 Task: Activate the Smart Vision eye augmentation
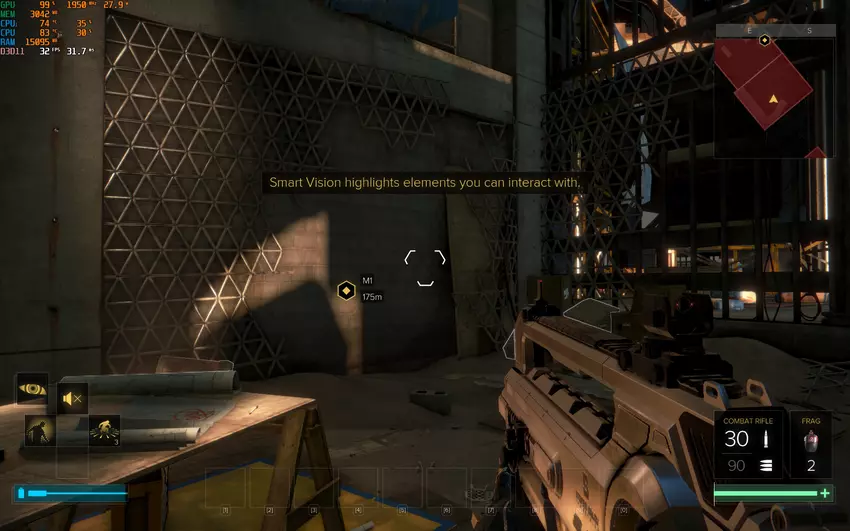pyautogui.click(x=32, y=388)
